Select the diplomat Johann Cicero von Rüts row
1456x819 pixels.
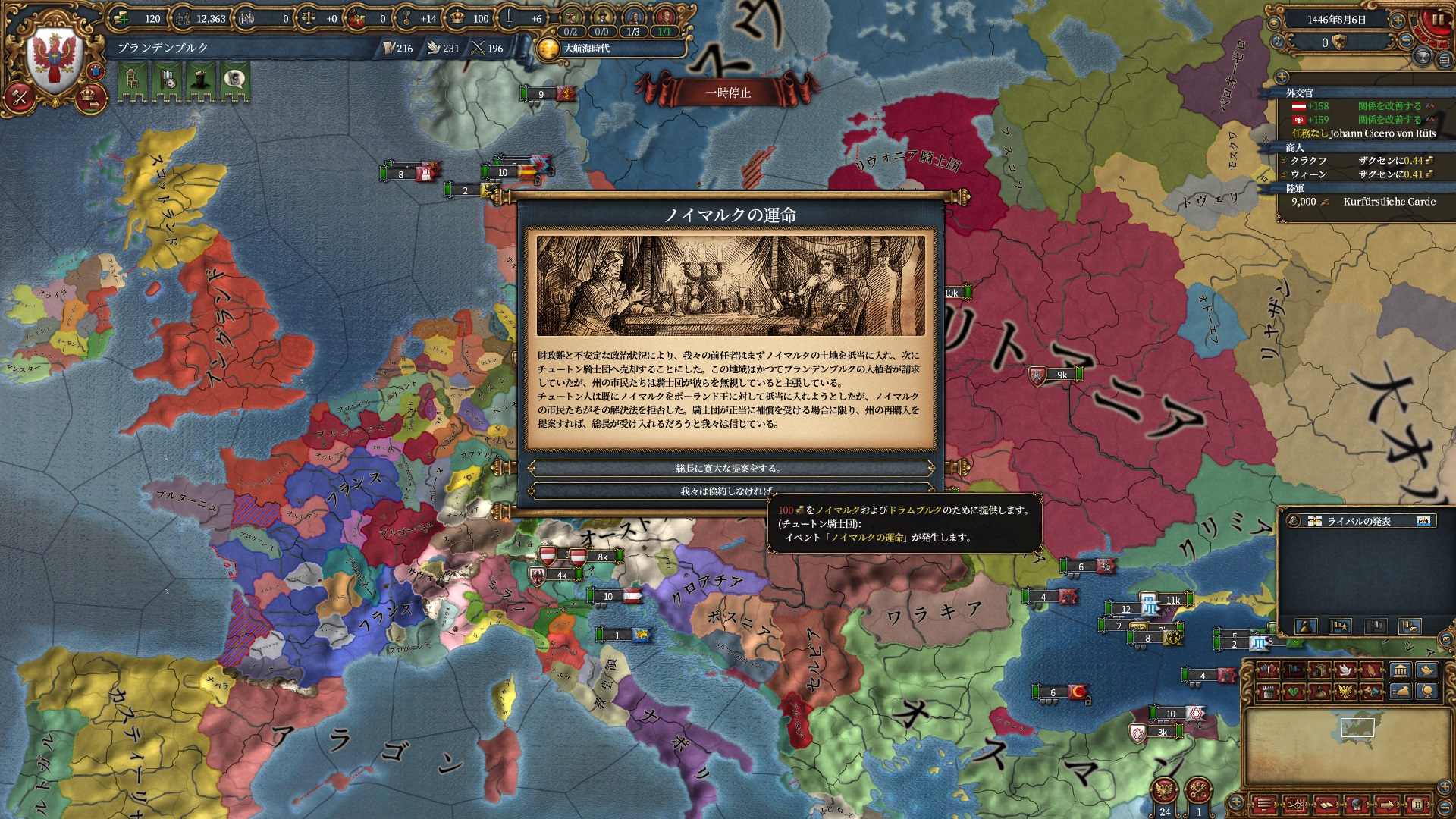[x=1363, y=133]
